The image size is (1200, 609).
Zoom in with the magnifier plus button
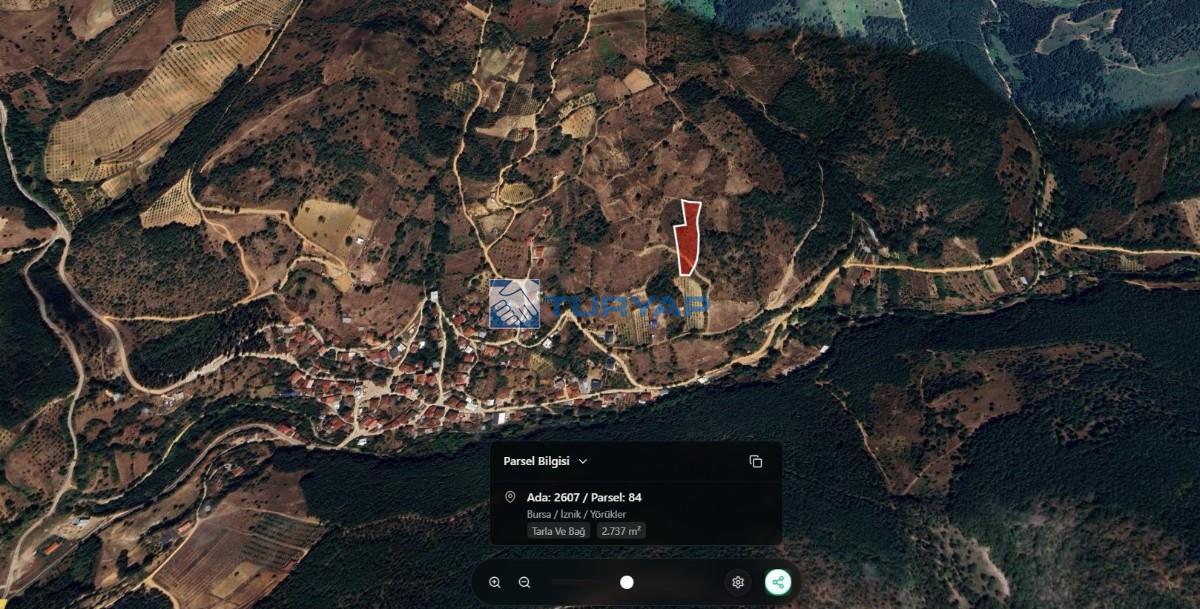[x=495, y=582]
